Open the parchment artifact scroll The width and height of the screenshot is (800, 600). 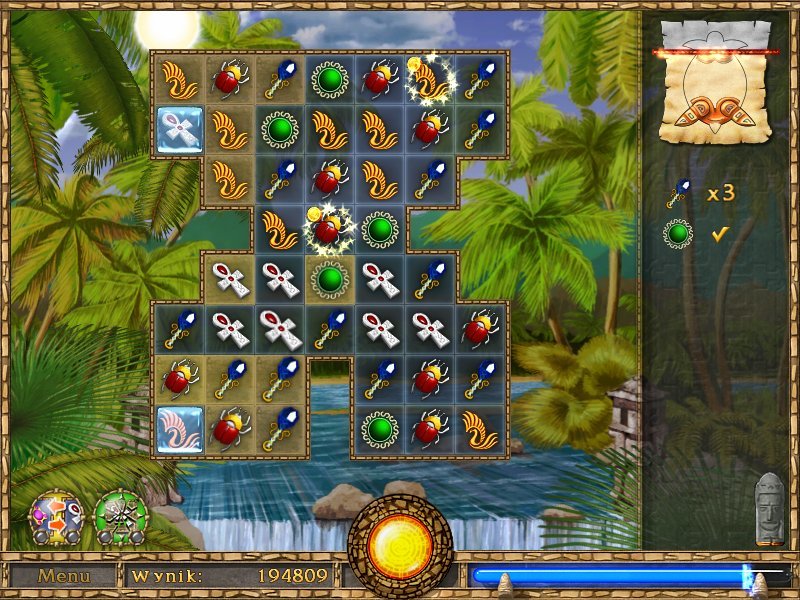point(715,85)
